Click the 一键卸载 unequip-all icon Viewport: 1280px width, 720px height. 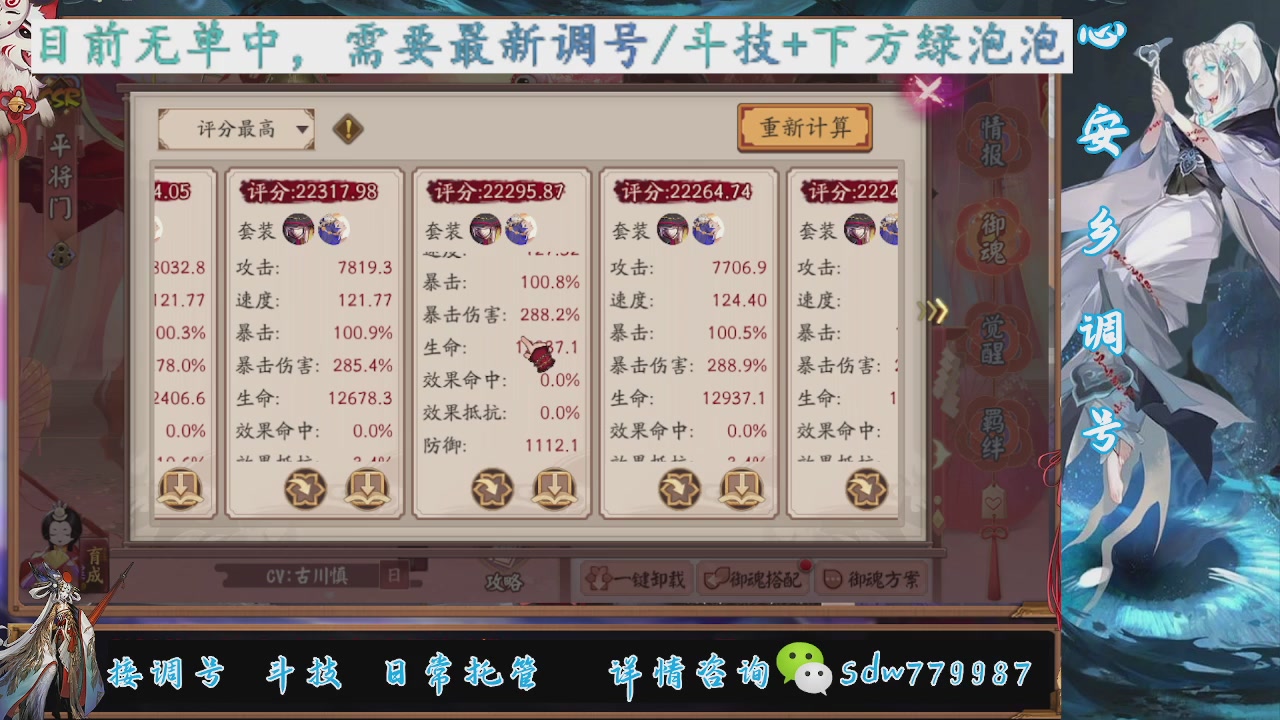[600, 580]
